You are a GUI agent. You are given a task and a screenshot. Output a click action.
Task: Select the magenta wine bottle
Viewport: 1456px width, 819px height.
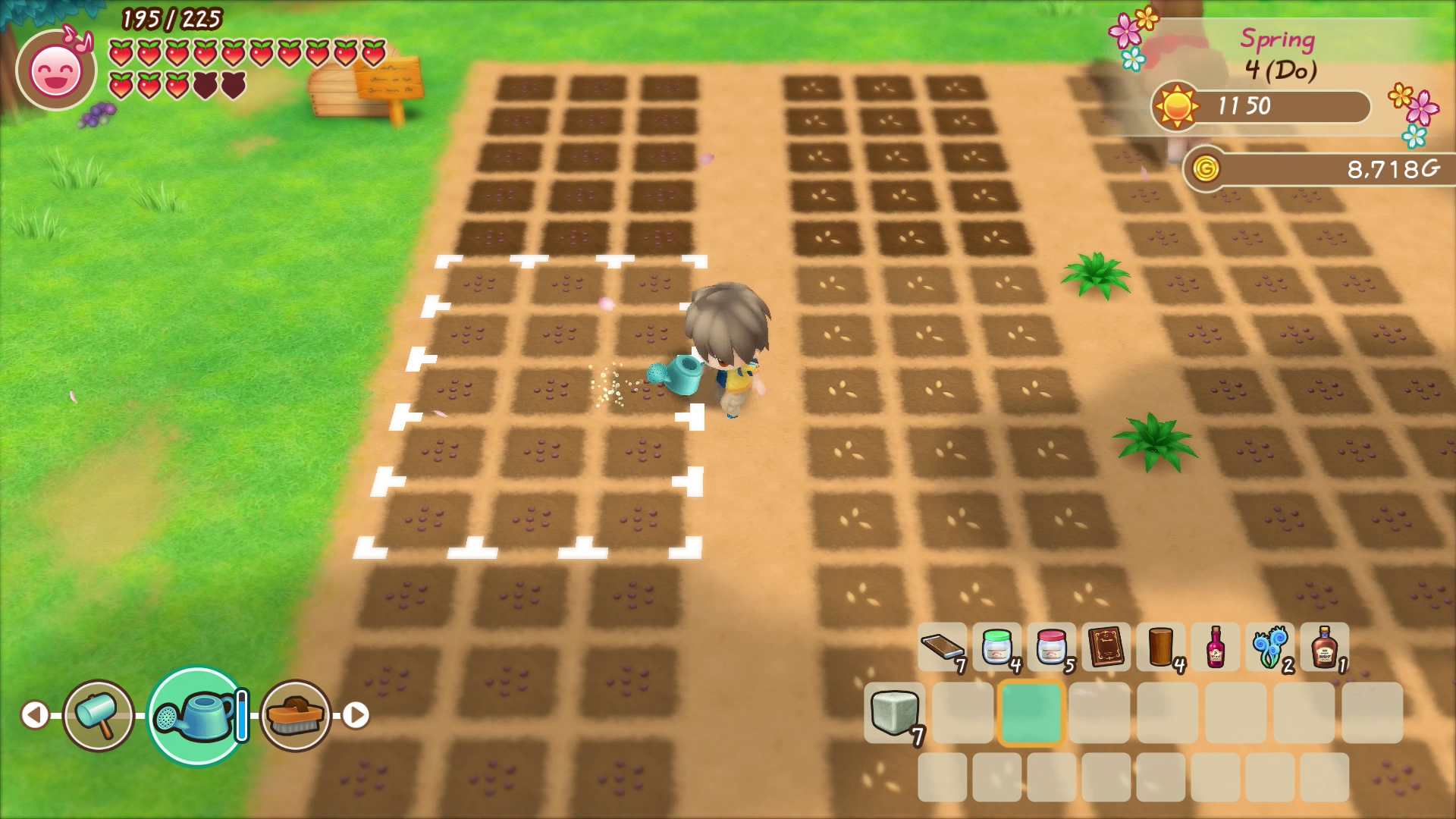(1215, 647)
